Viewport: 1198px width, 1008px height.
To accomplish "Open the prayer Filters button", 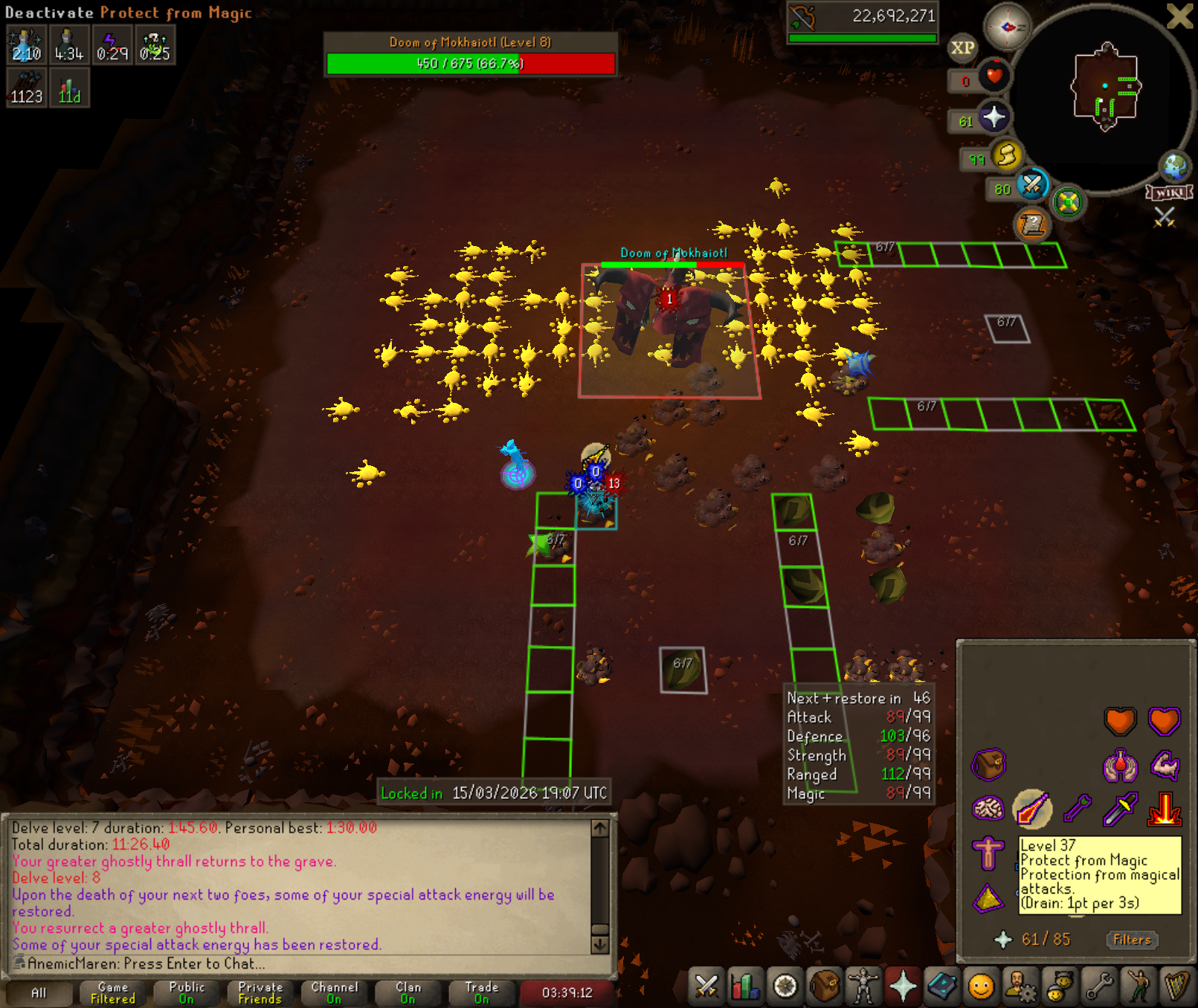I will coord(1131,940).
